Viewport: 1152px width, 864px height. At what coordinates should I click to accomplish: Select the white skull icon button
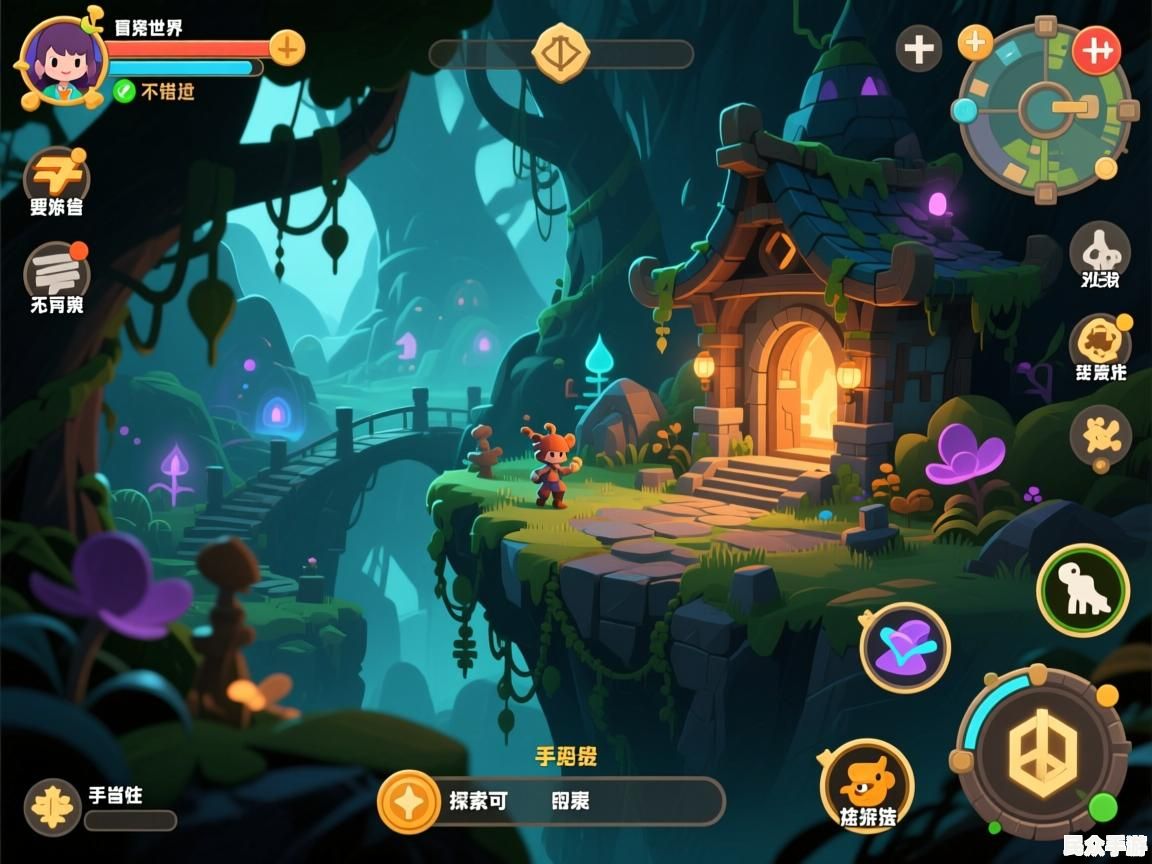(1099, 249)
